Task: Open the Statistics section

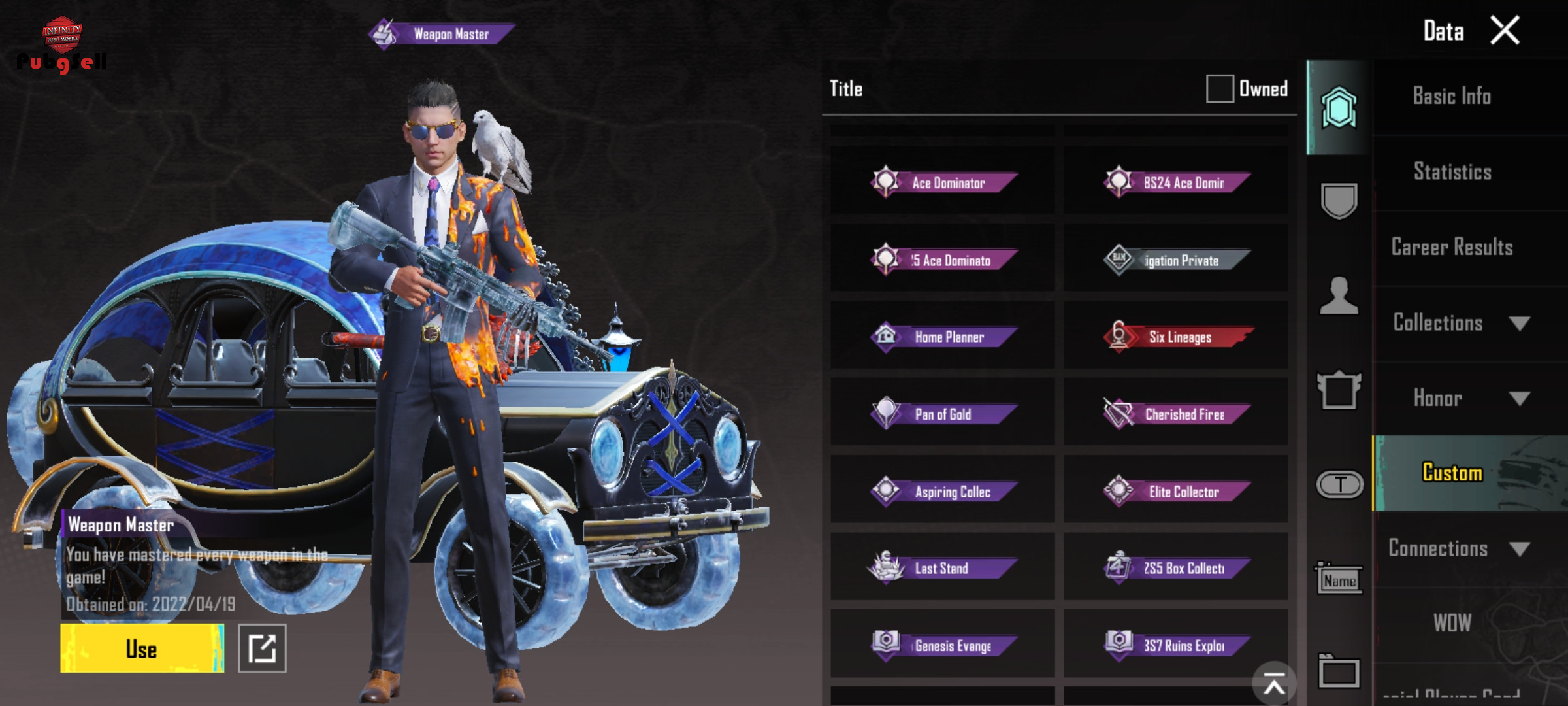Action: (x=1452, y=172)
